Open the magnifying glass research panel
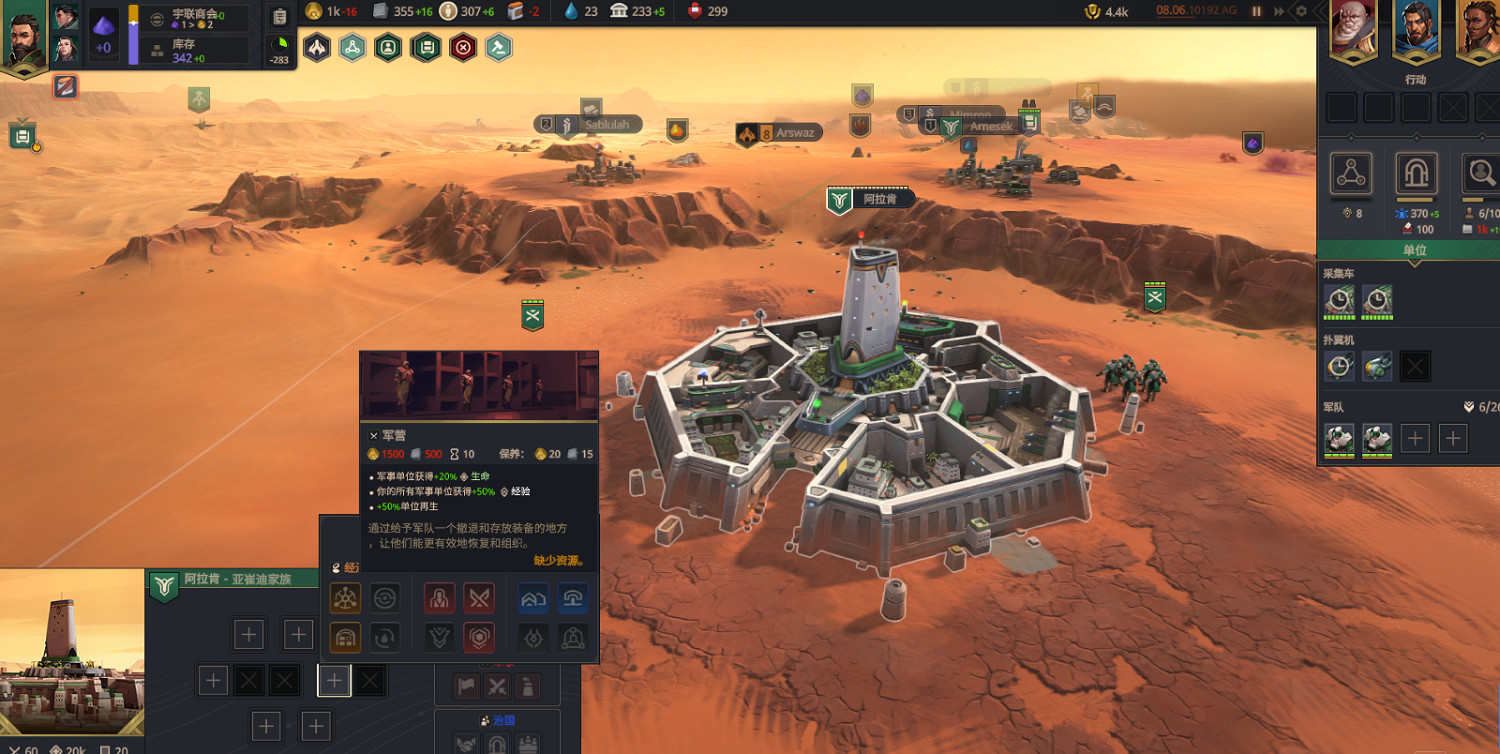Screen dimensions: 1500x754 pos(1479,174)
